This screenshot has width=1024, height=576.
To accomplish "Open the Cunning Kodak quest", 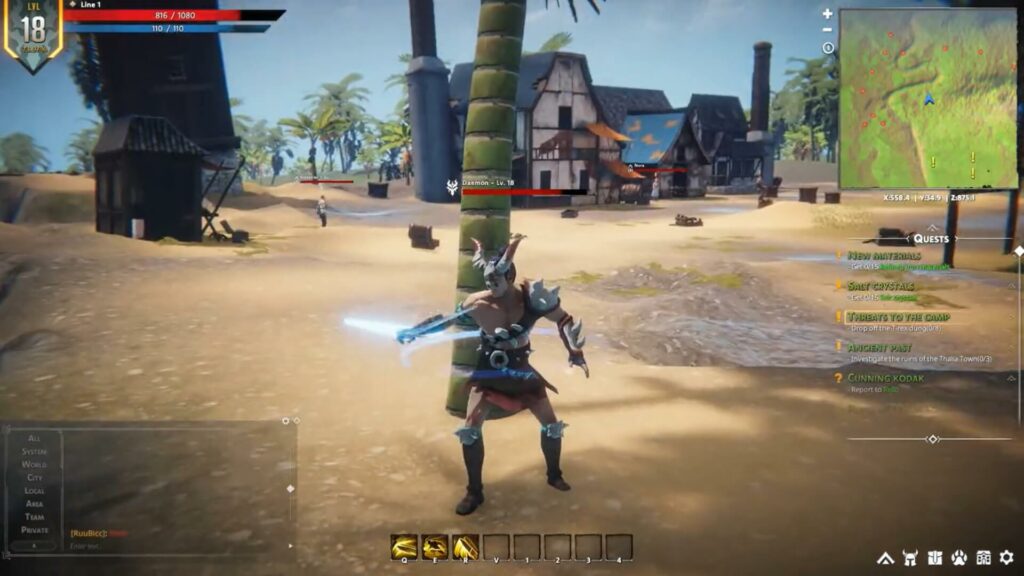I will tap(885, 378).
